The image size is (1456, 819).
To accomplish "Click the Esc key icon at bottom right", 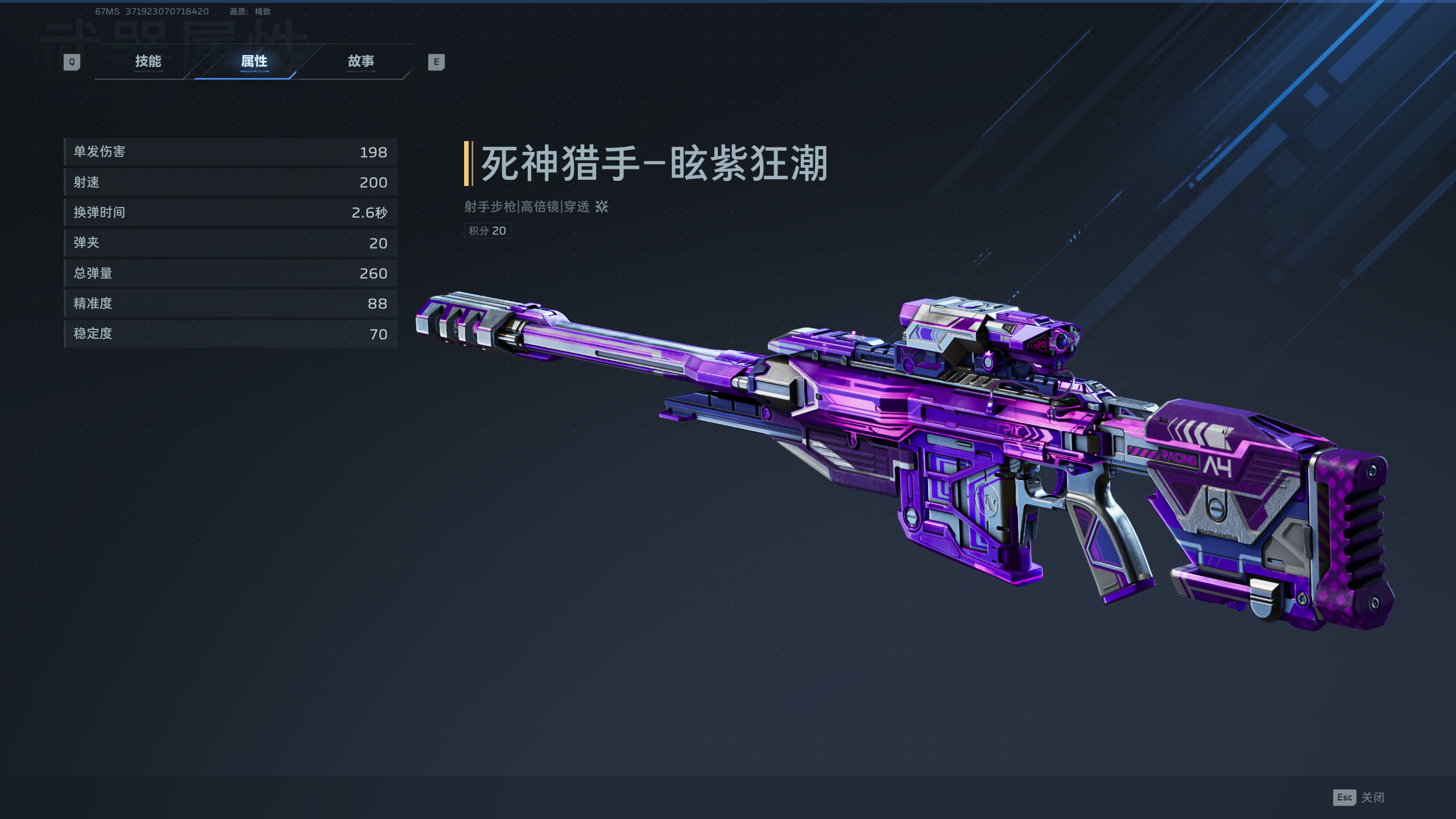I will 1345,798.
